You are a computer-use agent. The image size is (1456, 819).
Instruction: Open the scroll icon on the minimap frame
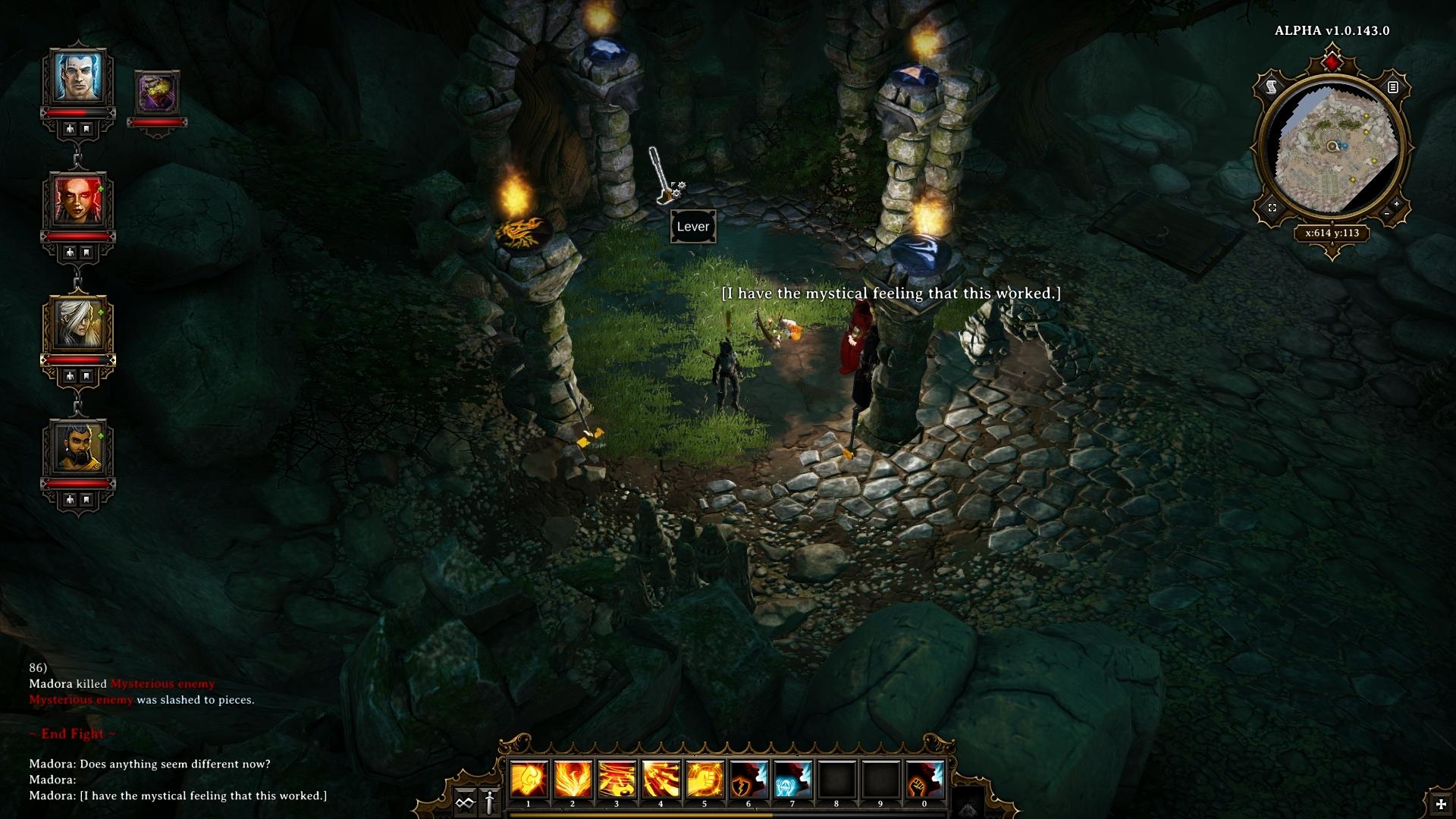point(1272,88)
